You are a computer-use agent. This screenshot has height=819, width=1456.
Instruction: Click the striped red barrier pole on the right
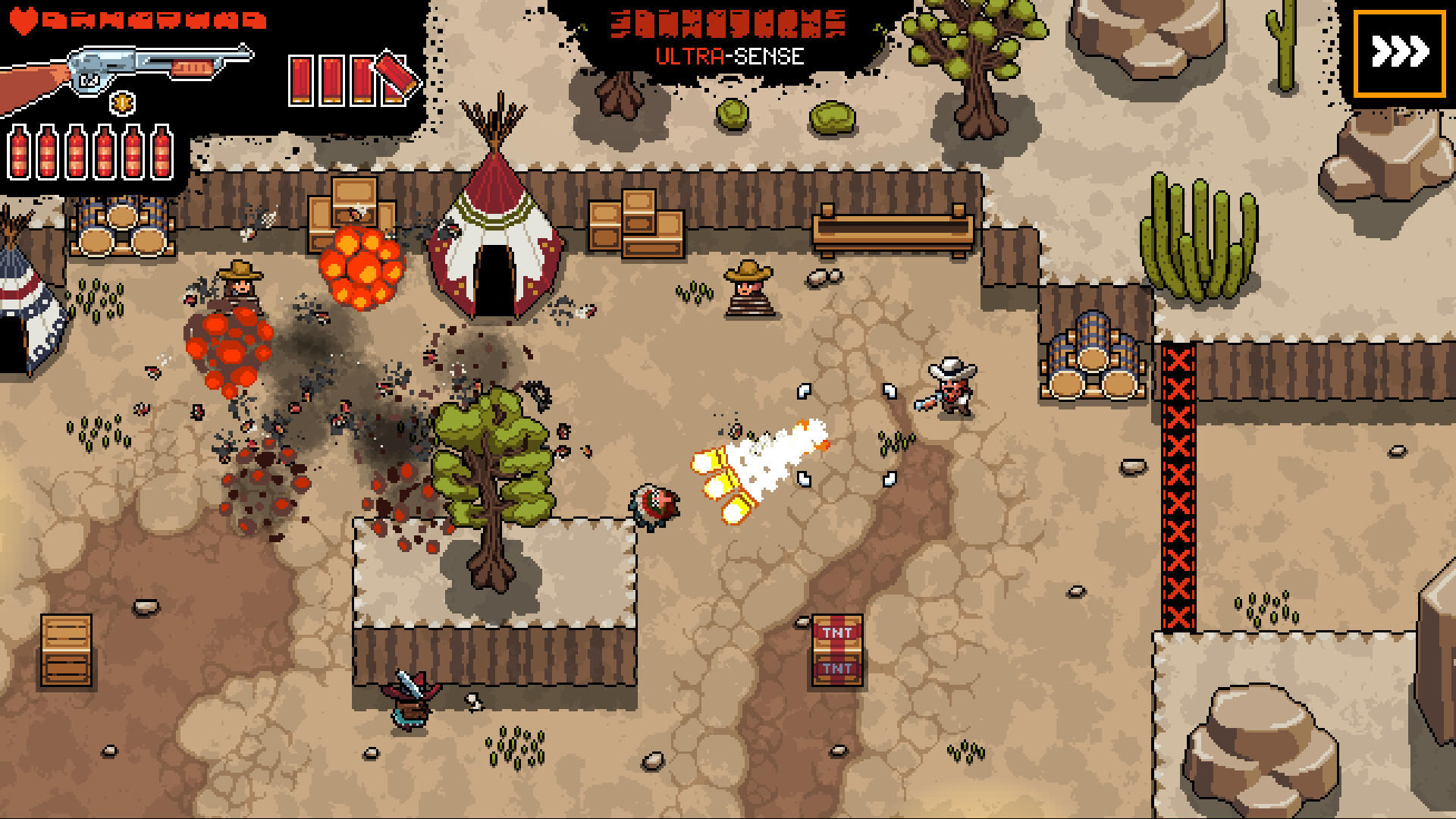[1178, 485]
